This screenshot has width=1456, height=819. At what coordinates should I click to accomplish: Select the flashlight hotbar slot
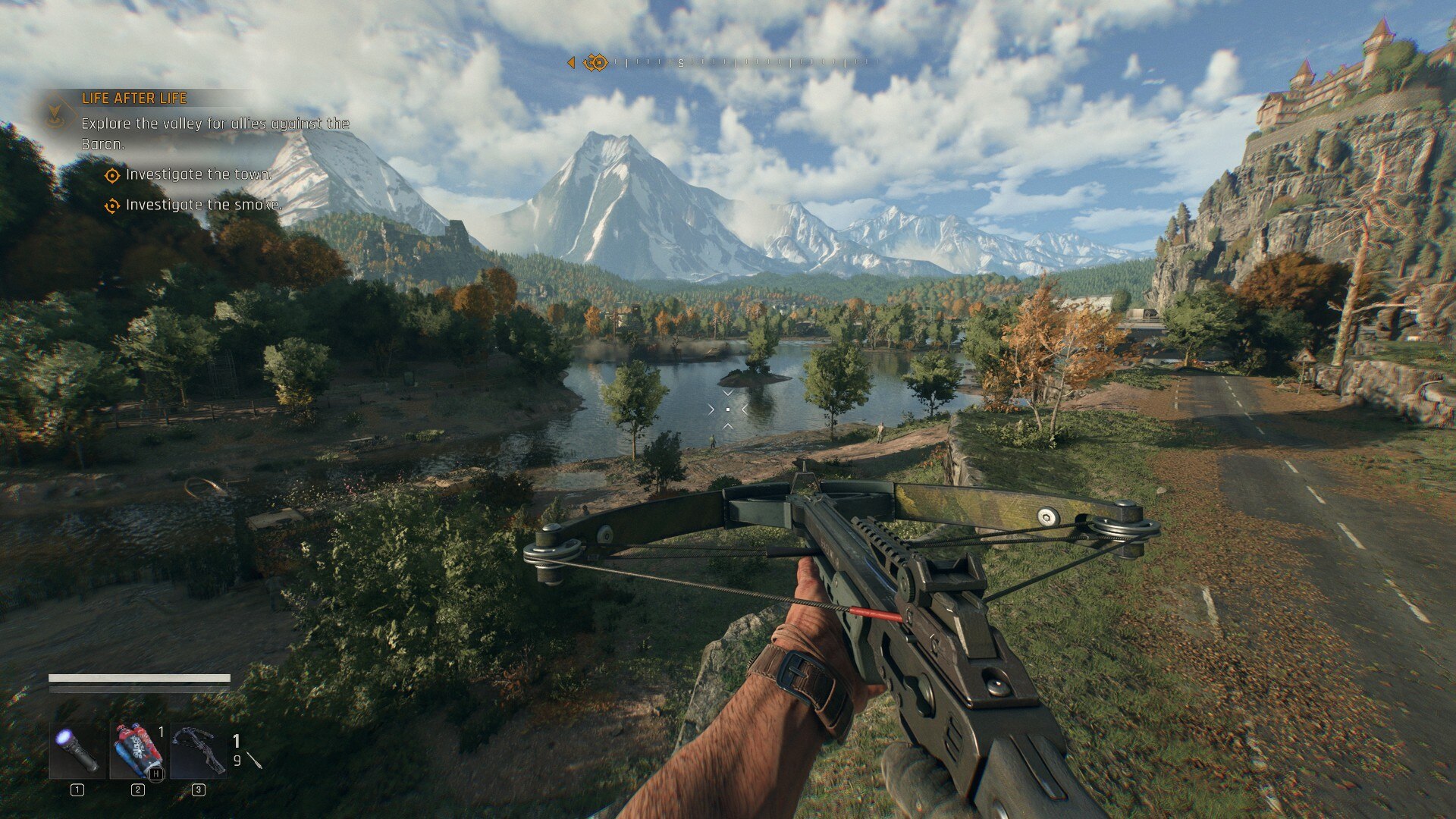pos(77,751)
